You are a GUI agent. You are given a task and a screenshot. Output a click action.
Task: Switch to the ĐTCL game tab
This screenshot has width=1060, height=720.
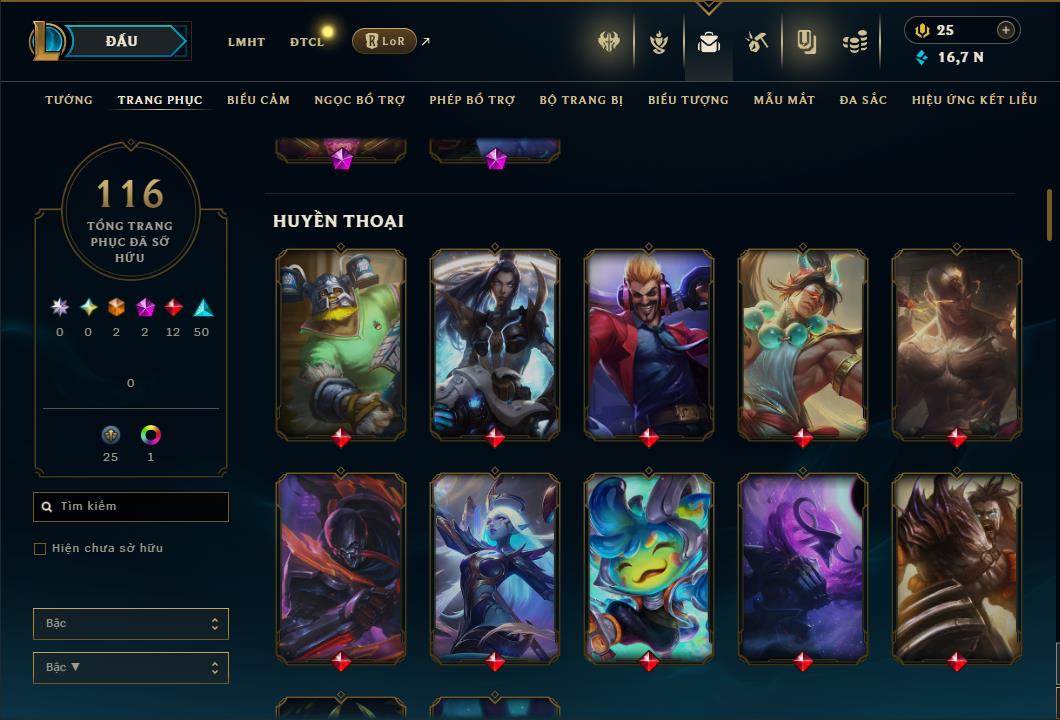coord(307,42)
